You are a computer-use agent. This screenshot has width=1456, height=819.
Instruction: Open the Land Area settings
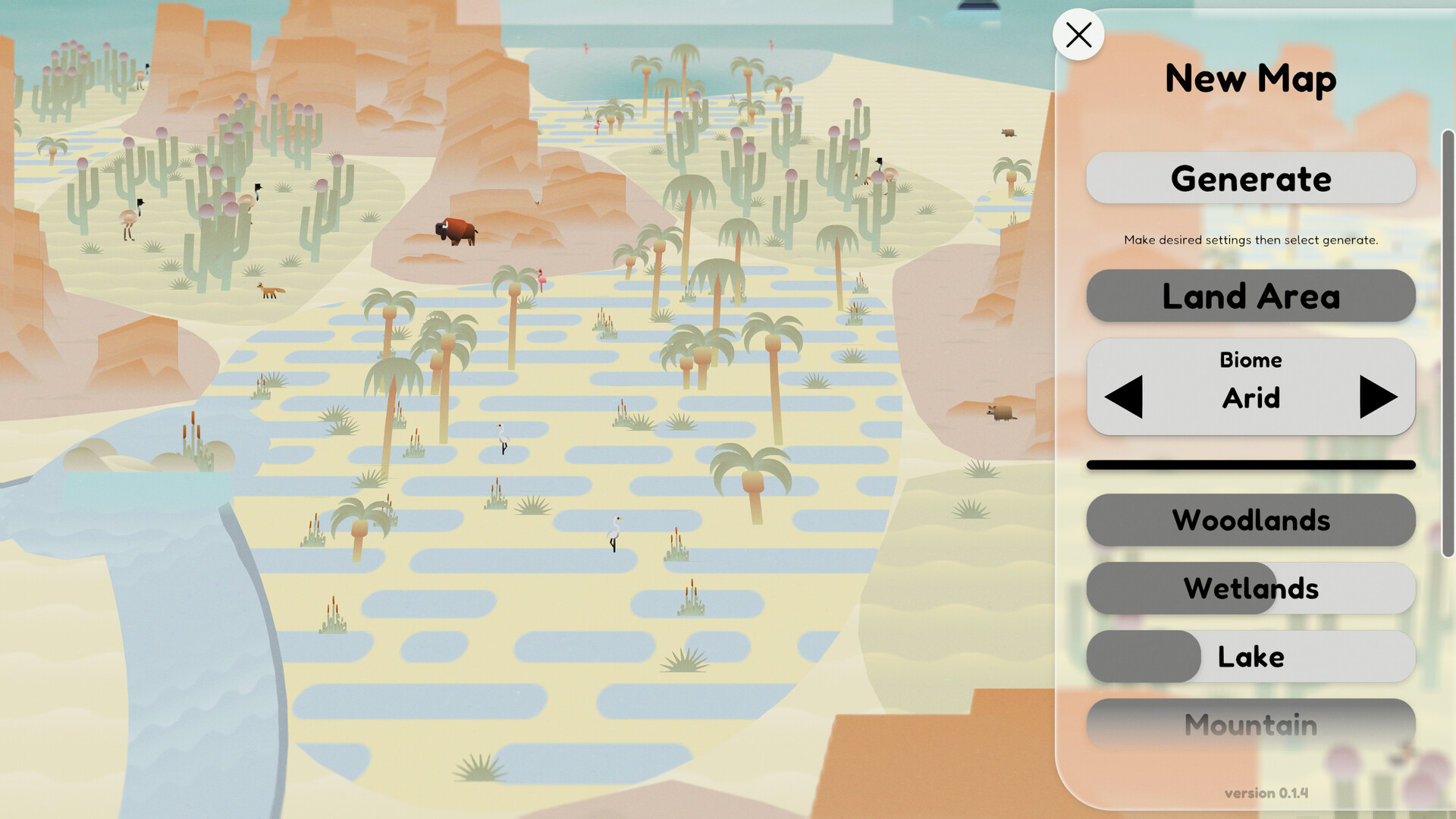[x=1250, y=296]
